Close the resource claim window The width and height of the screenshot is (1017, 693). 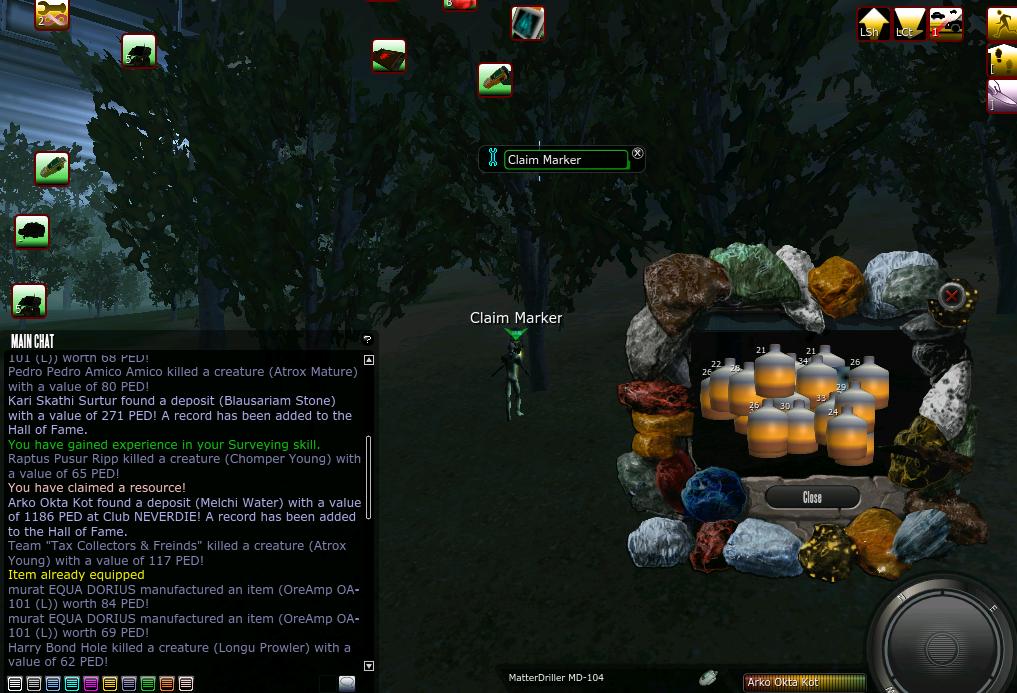point(812,497)
